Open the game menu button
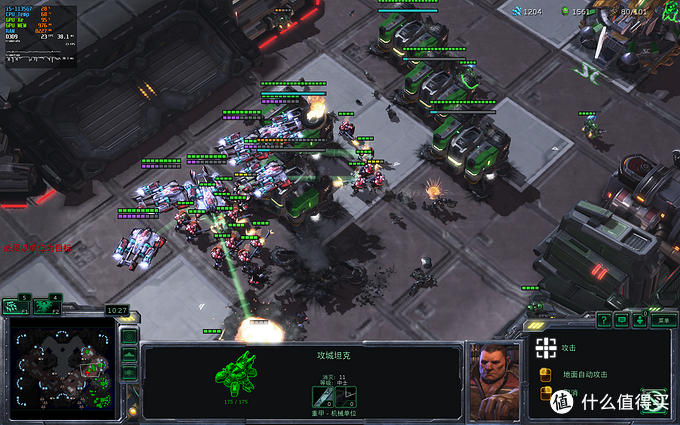Image resolution: width=680 pixels, height=425 pixels. point(663,320)
